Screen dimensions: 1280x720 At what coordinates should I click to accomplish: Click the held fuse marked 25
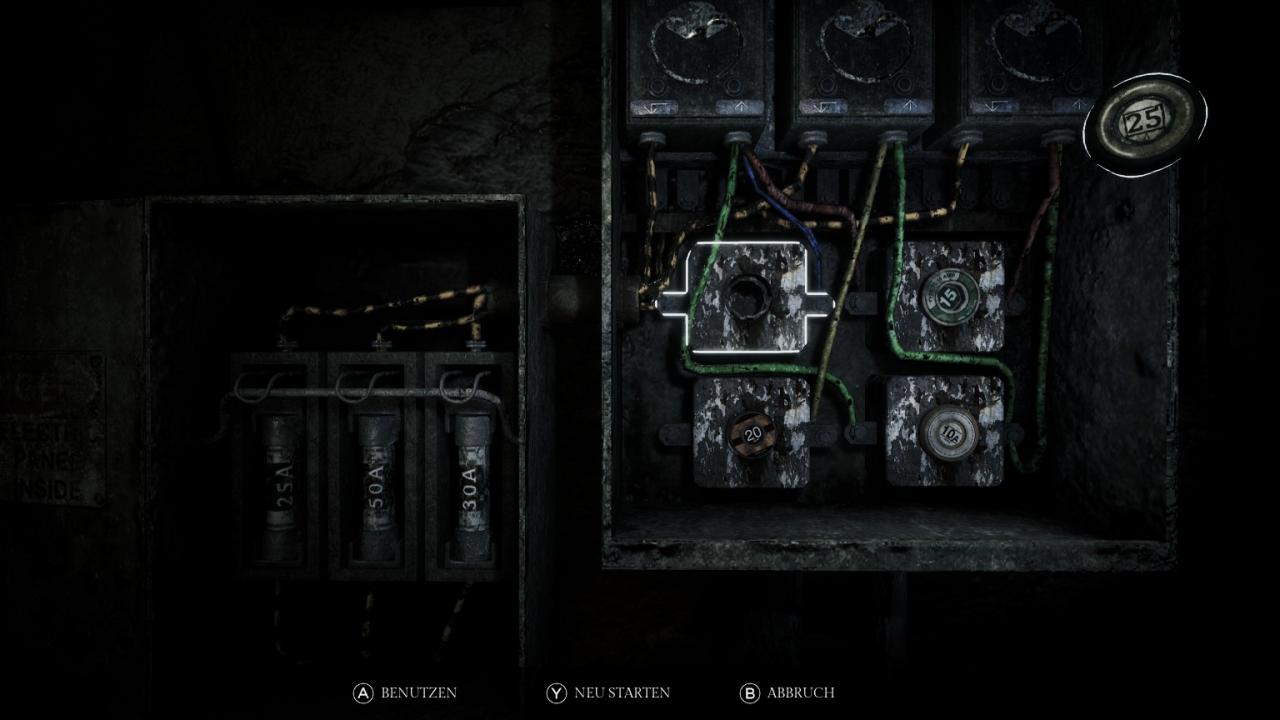pyautogui.click(x=1145, y=121)
